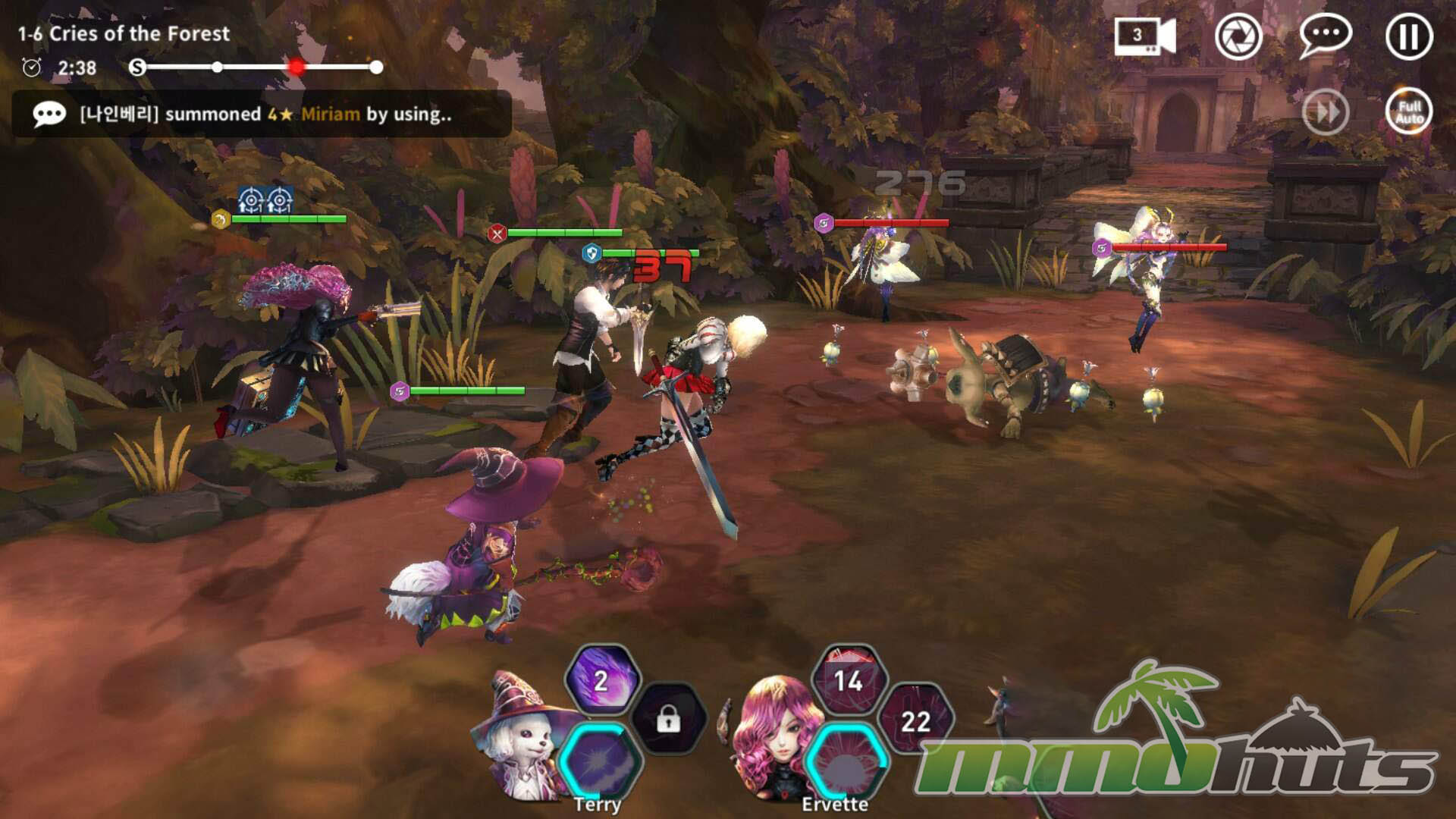Activate Terry's purple skill with cooldown 2
This screenshot has height=819, width=1456.
(602, 680)
